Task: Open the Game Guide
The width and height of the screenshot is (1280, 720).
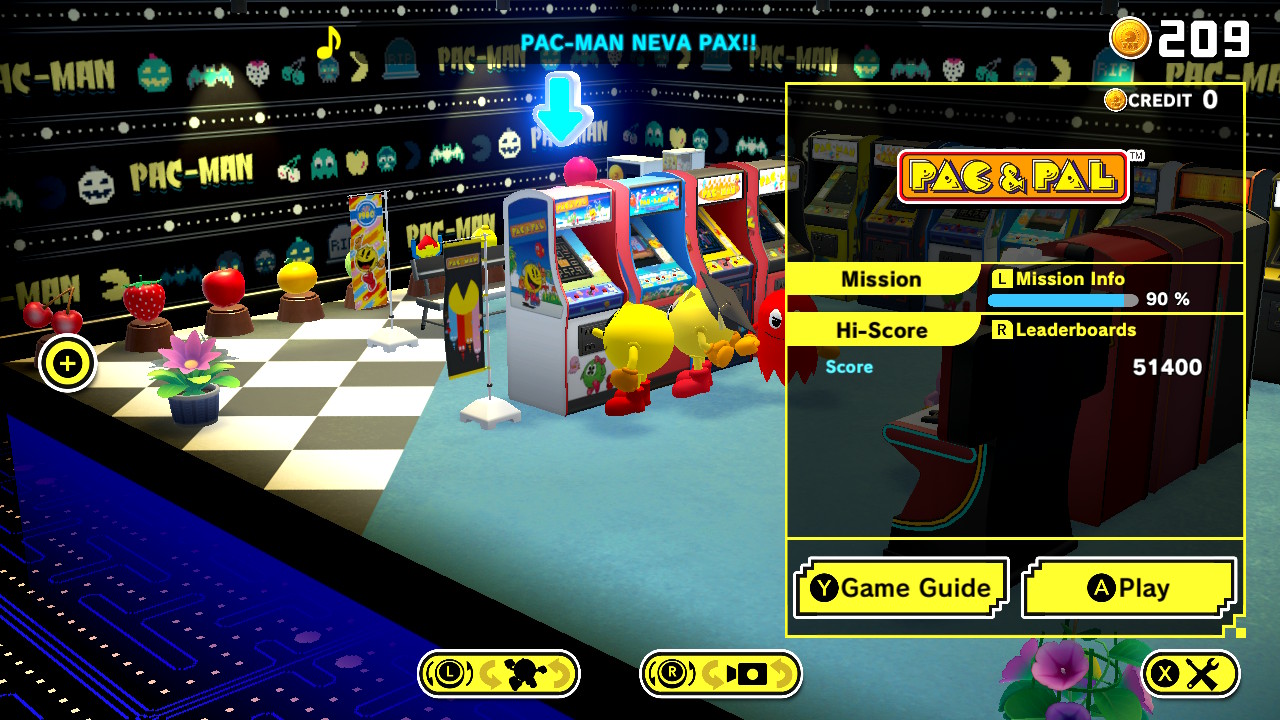Action: (x=901, y=588)
